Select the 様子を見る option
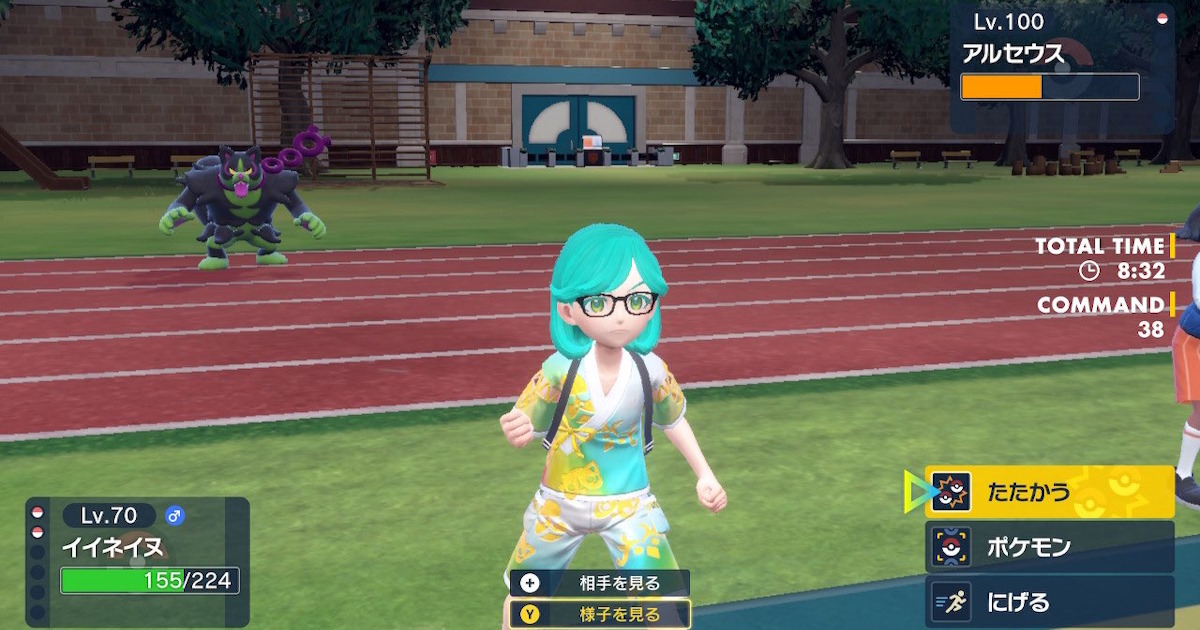1200x630 pixels. pyautogui.click(x=600, y=614)
